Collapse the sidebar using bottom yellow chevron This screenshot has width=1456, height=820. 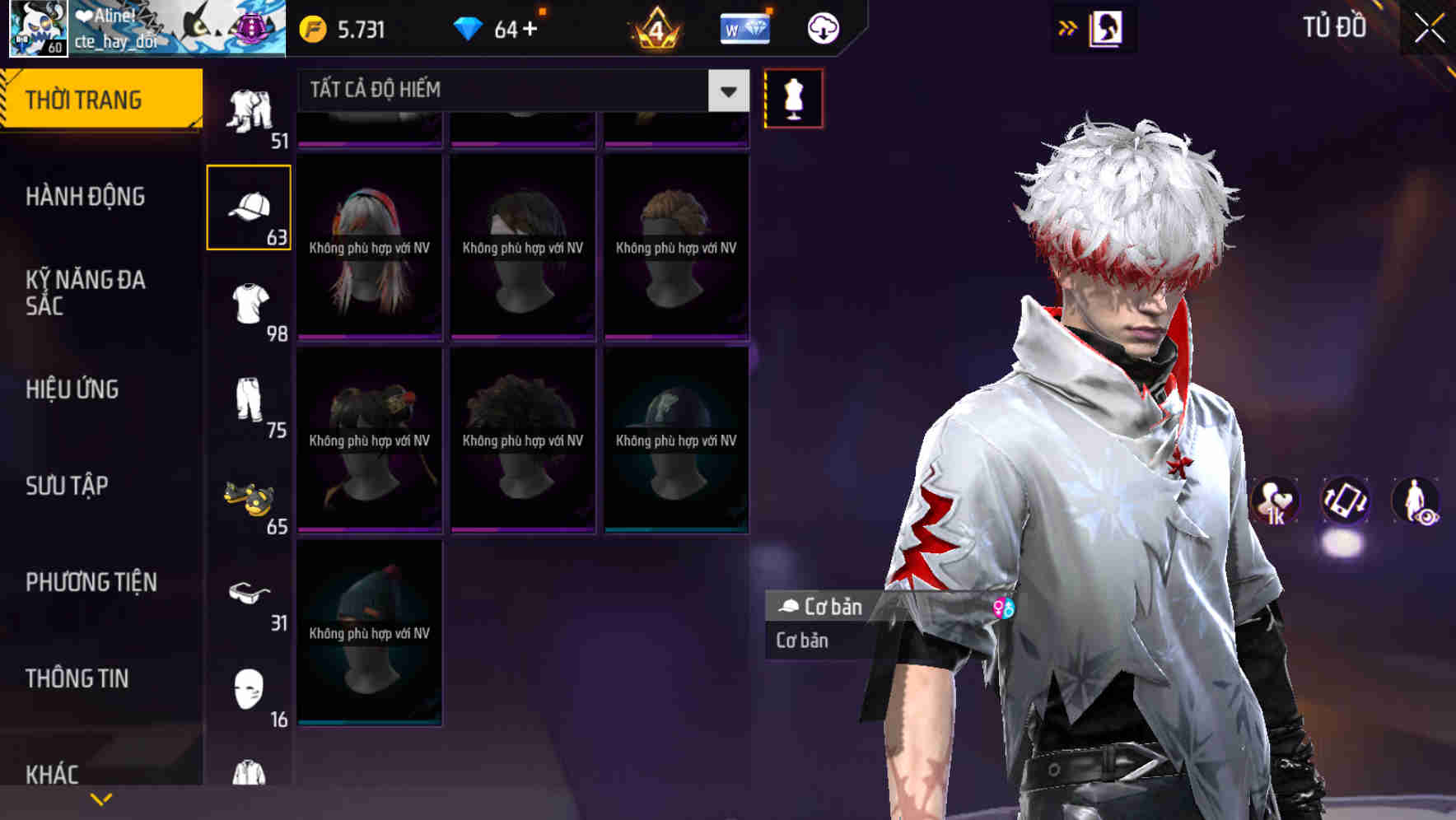click(101, 798)
